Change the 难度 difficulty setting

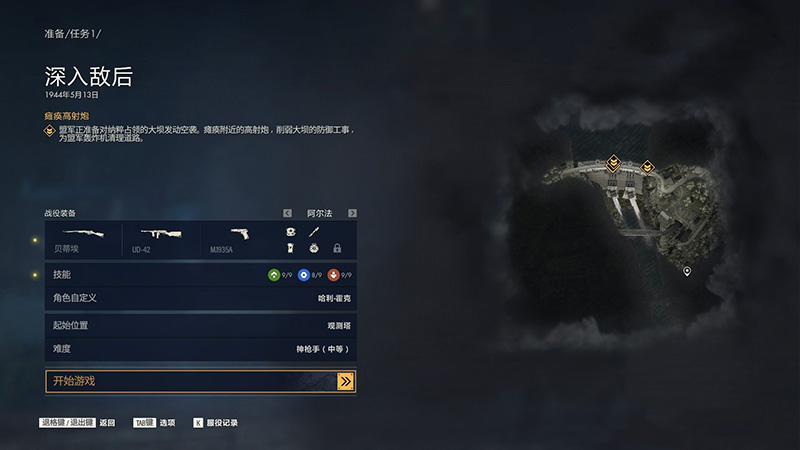(x=200, y=349)
